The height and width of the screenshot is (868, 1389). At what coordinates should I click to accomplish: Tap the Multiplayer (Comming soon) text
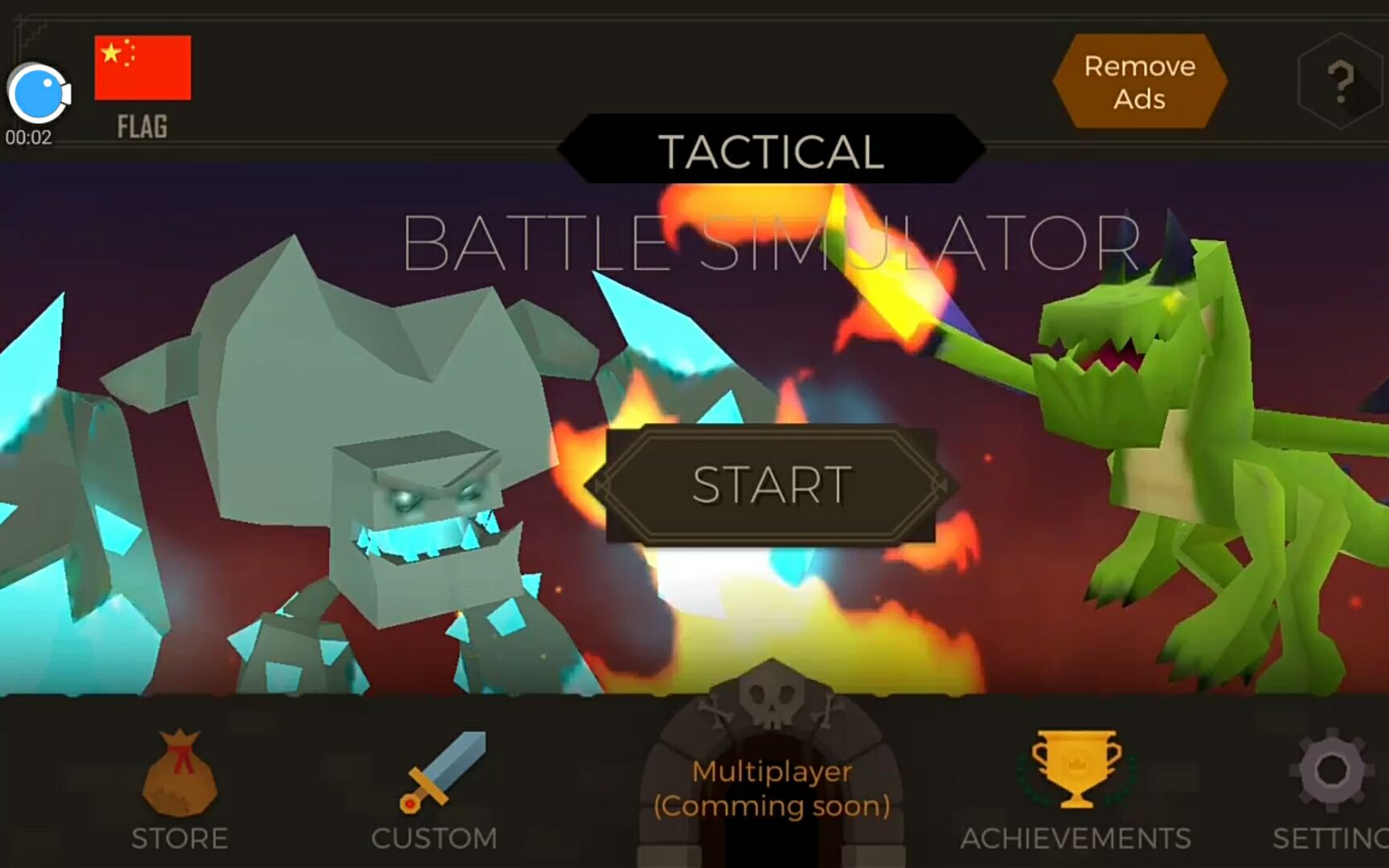click(x=770, y=788)
